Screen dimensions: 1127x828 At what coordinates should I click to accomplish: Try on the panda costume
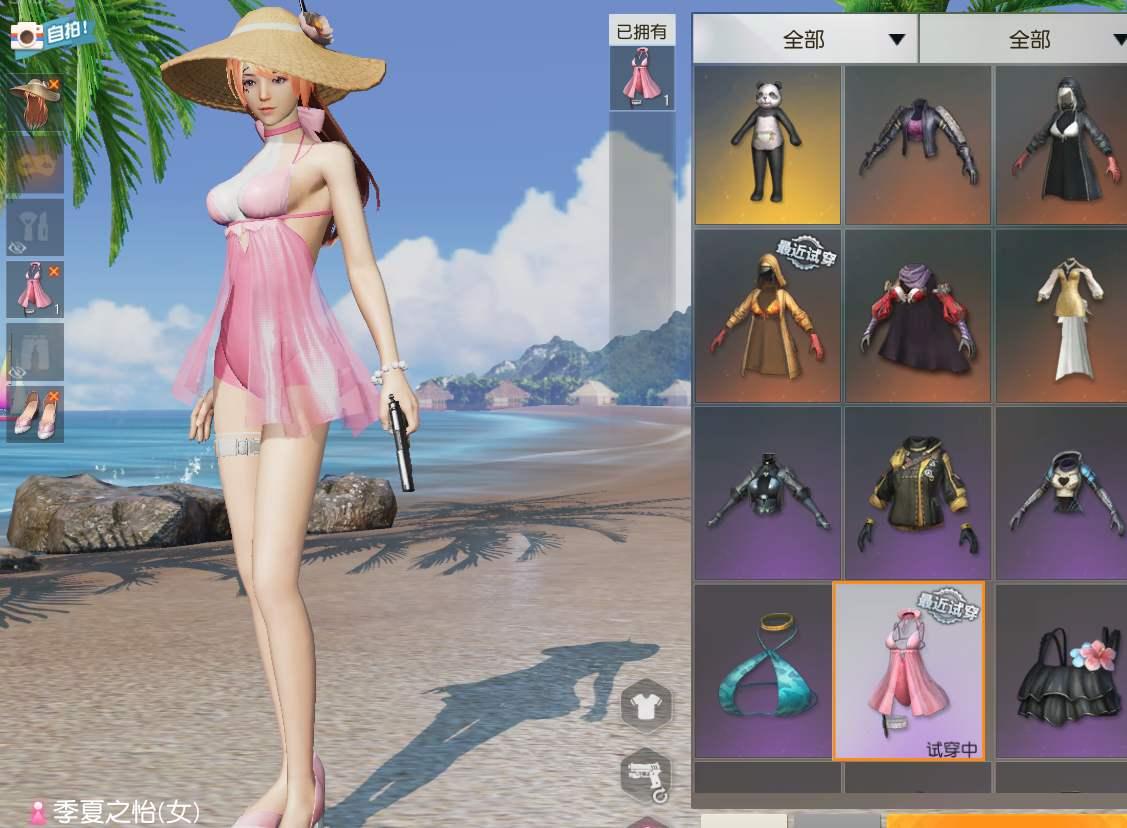tap(767, 145)
